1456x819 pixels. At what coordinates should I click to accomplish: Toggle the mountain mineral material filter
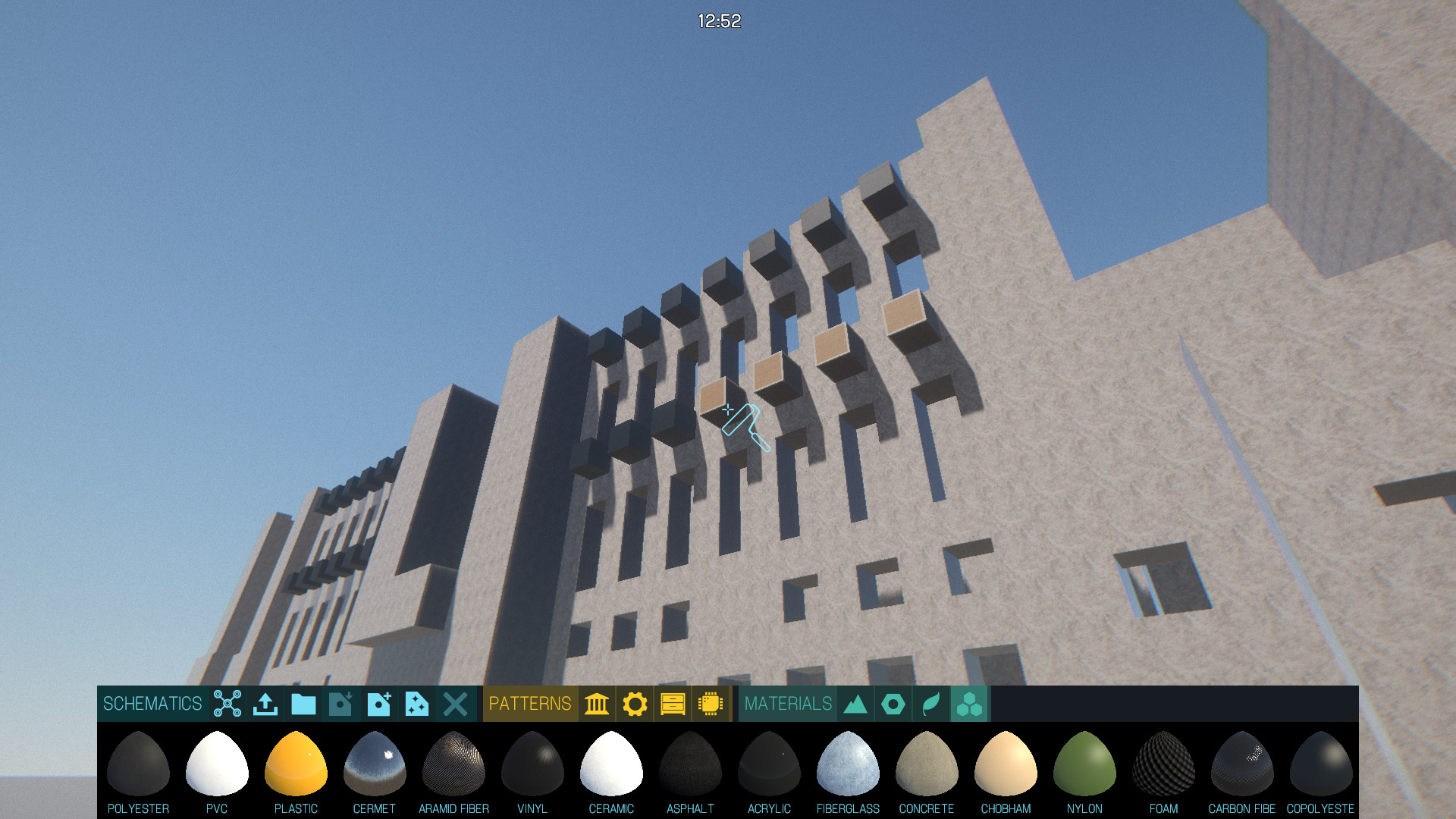pyautogui.click(x=855, y=704)
